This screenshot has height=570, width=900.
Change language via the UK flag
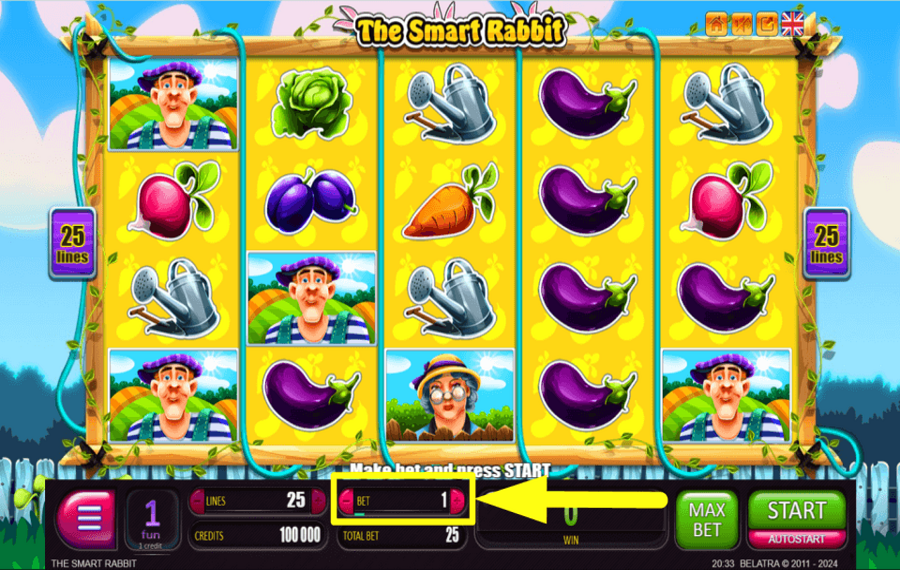click(x=792, y=23)
